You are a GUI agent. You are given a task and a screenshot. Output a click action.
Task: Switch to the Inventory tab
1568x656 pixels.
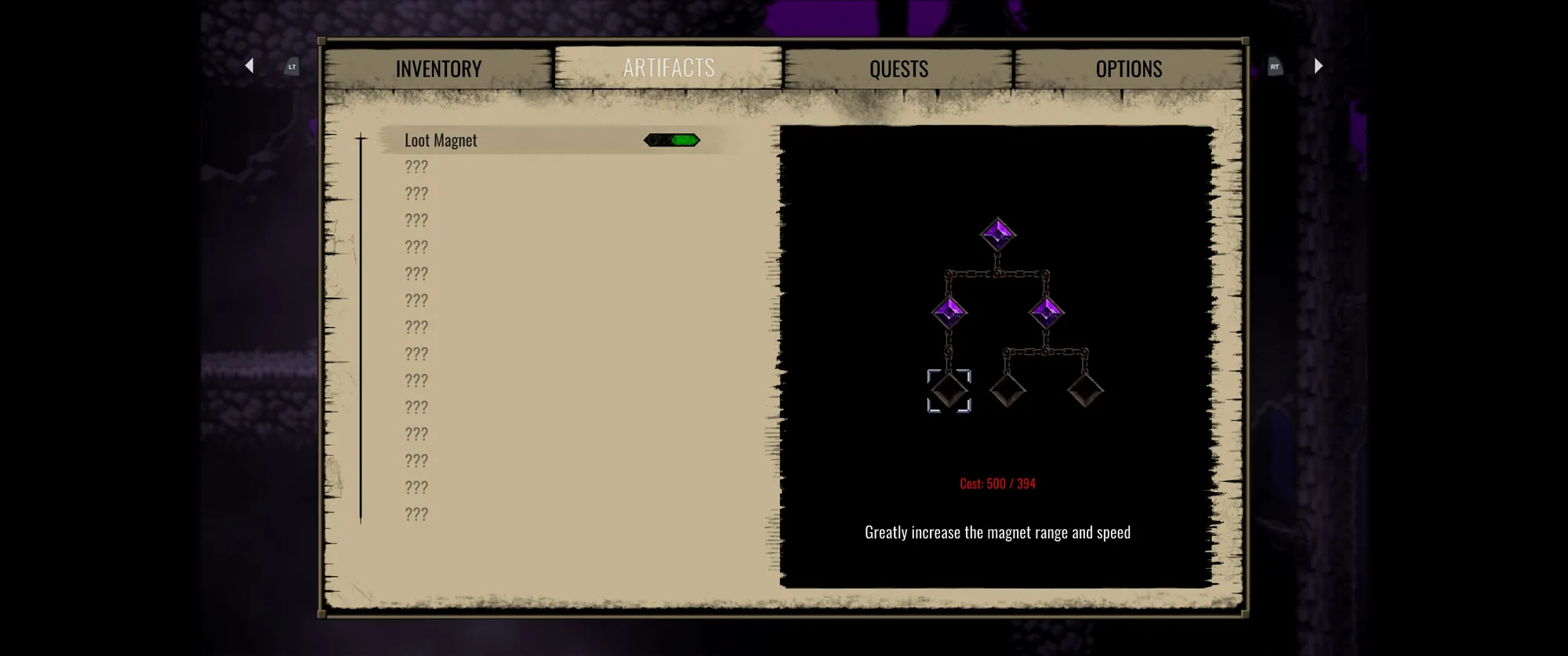pyautogui.click(x=438, y=69)
